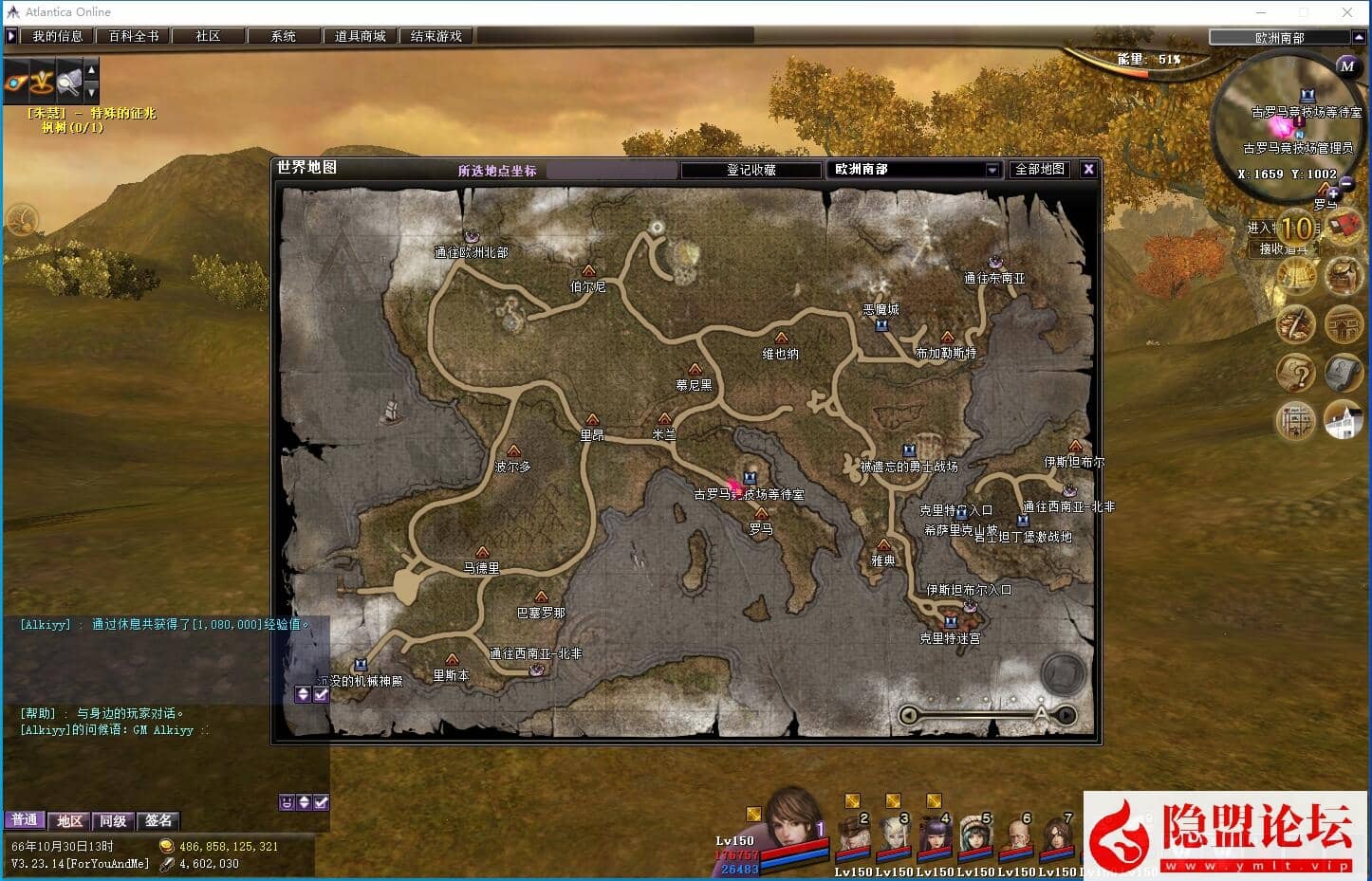Choose 结束游戏 to quit the game
1372x881 pixels.
tap(436, 36)
